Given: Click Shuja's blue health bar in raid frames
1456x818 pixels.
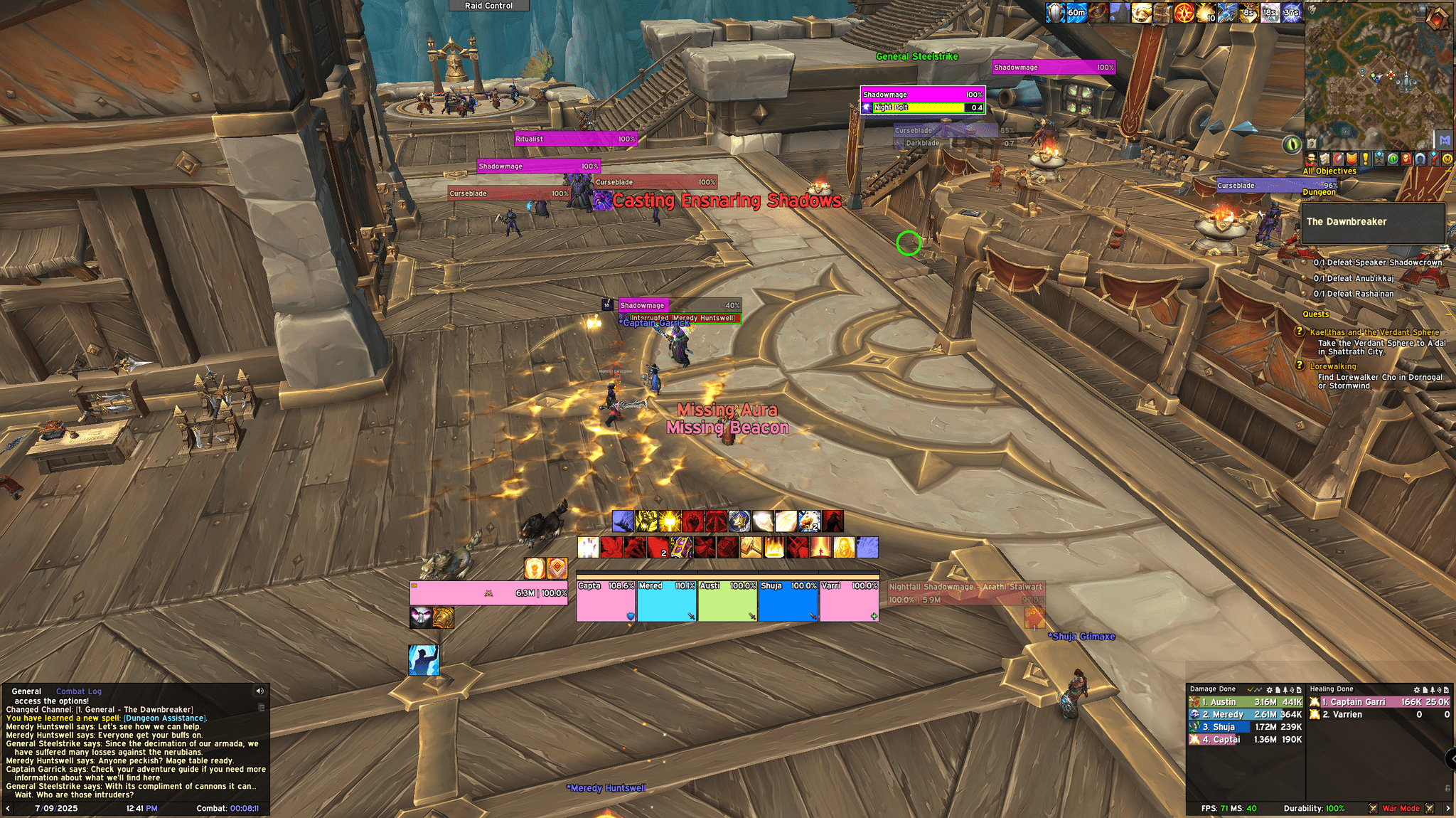Looking at the screenshot, I should pos(788,600).
